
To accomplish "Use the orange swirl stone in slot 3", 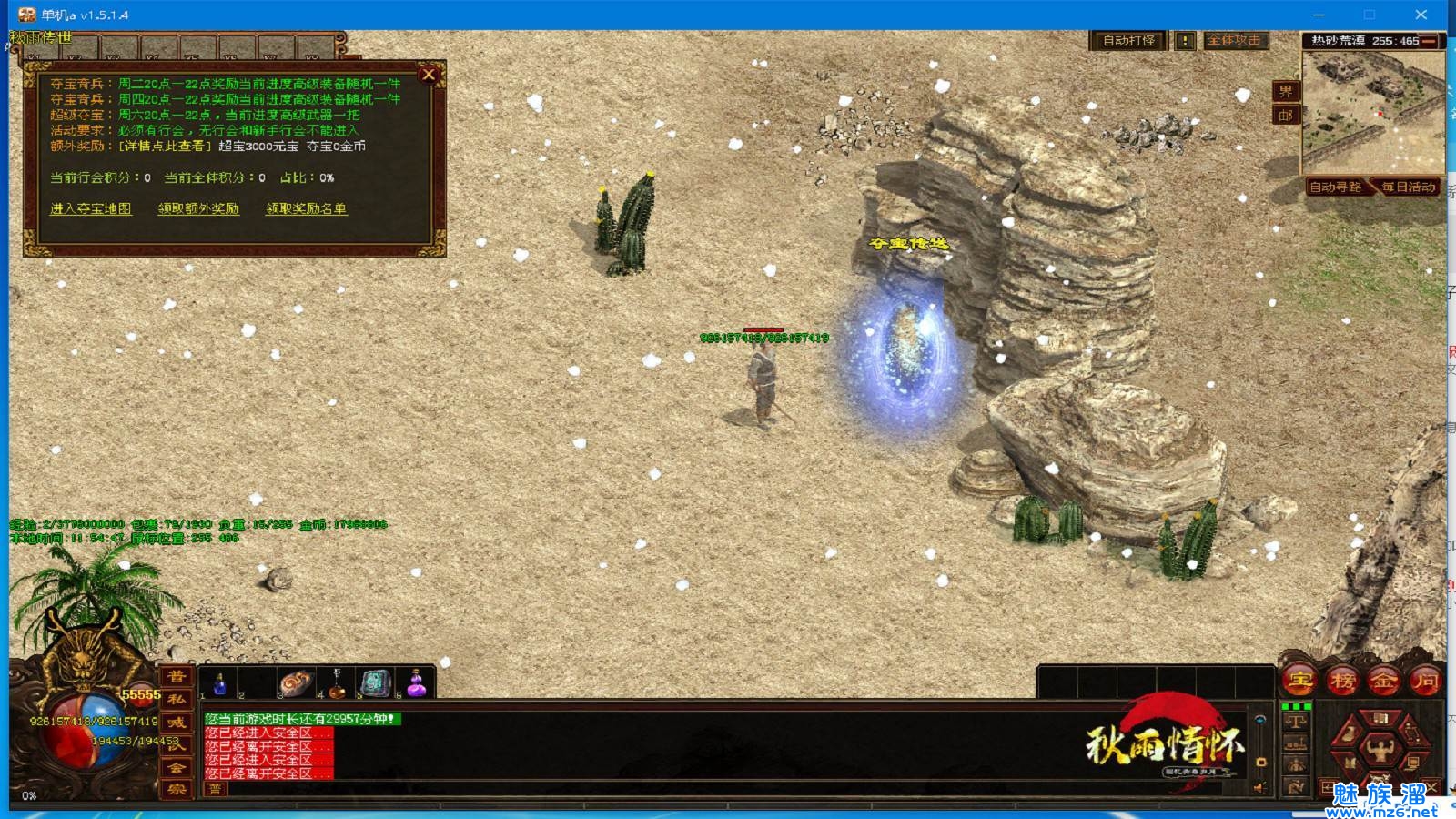I will point(294,683).
